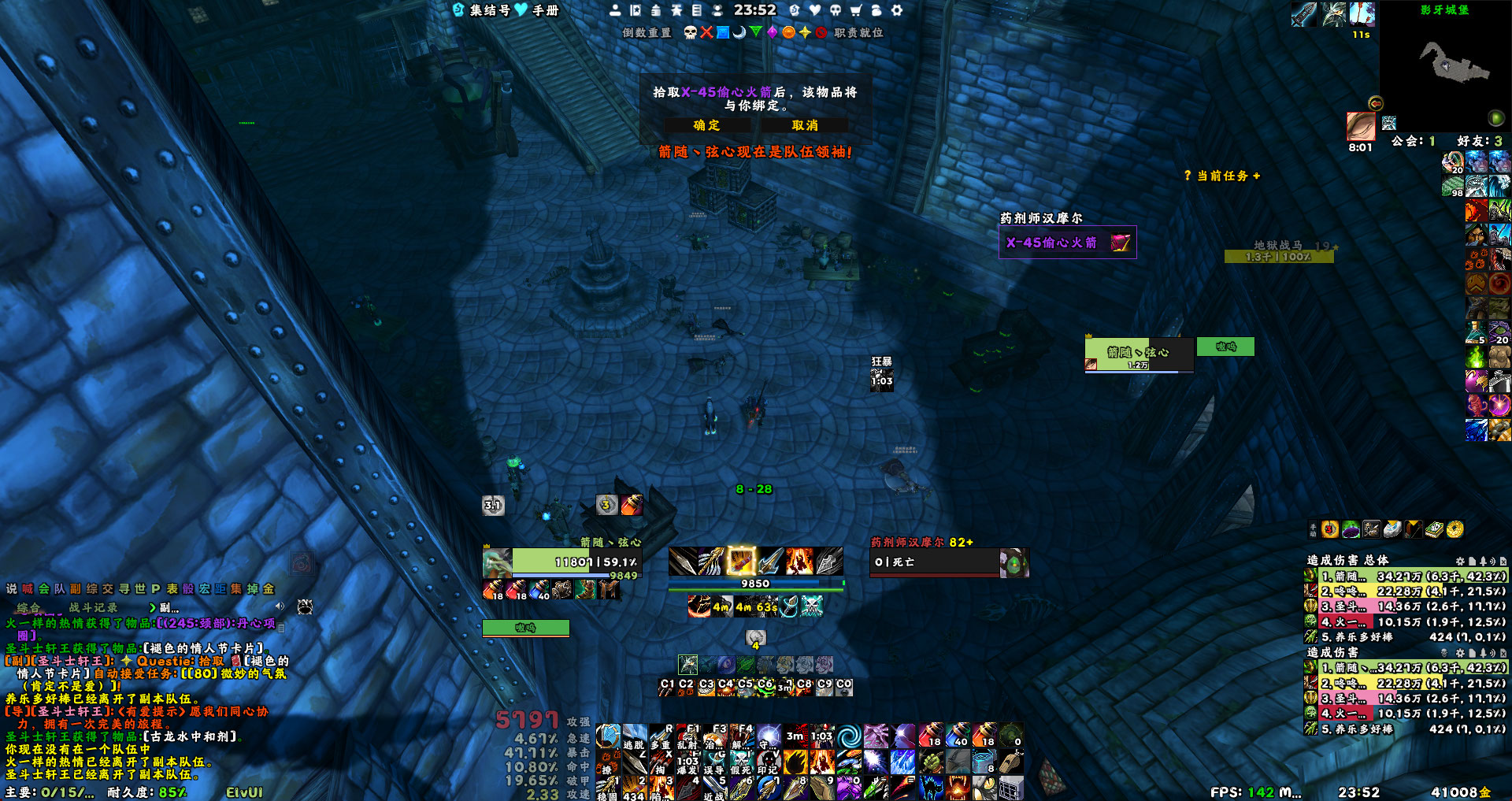The width and height of the screenshot is (1512, 801).
Task: Switch to the 综合 general chat tab
Action: coord(28,607)
